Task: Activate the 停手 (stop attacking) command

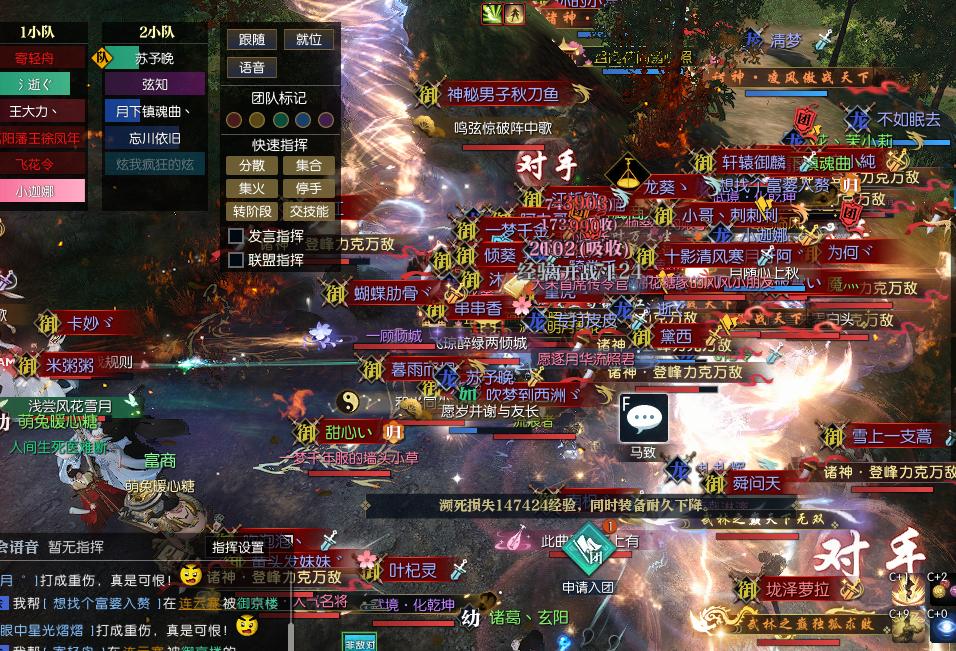Action: [309, 188]
